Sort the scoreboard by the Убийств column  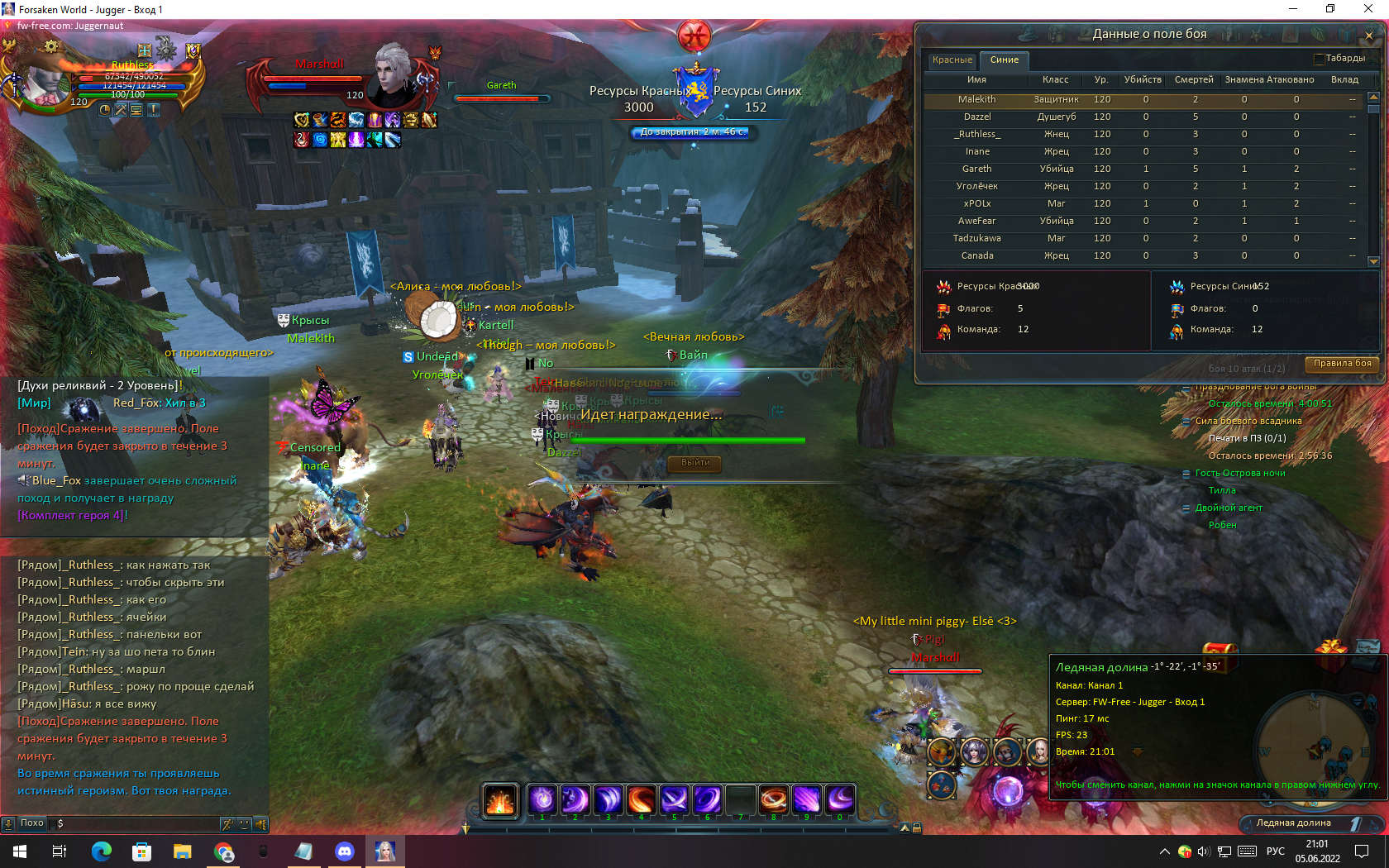[1142, 80]
